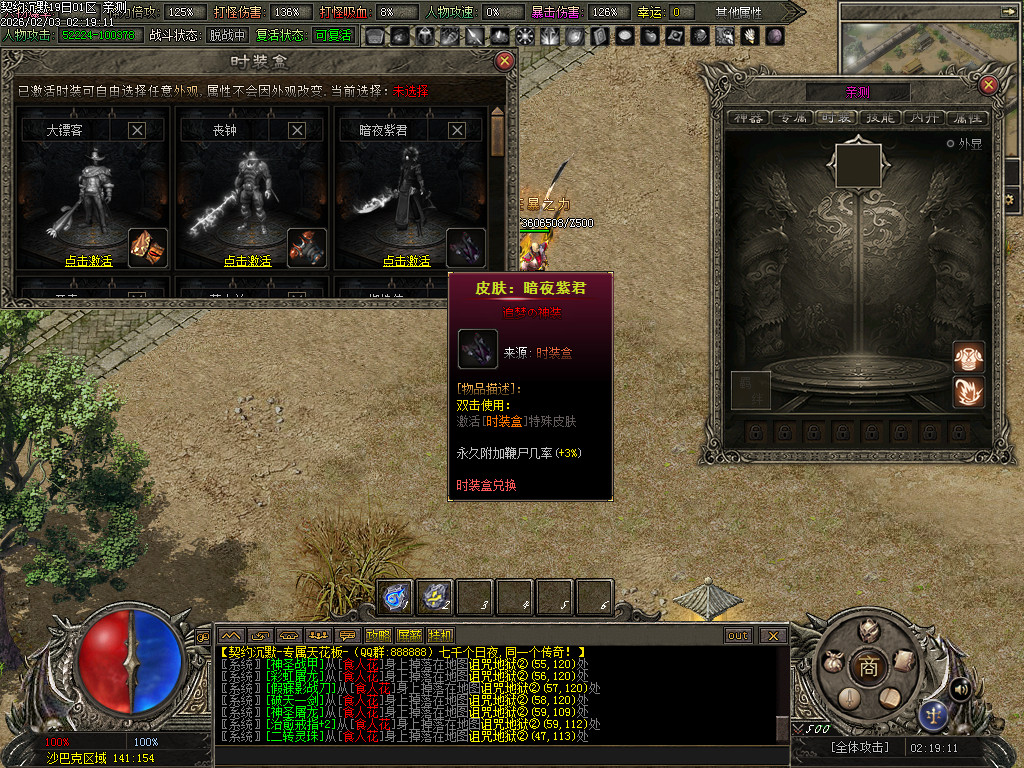Activate the 大镖客 costume via 点击激活
Image resolution: width=1024 pixels, height=768 pixels.
coord(89,261)
